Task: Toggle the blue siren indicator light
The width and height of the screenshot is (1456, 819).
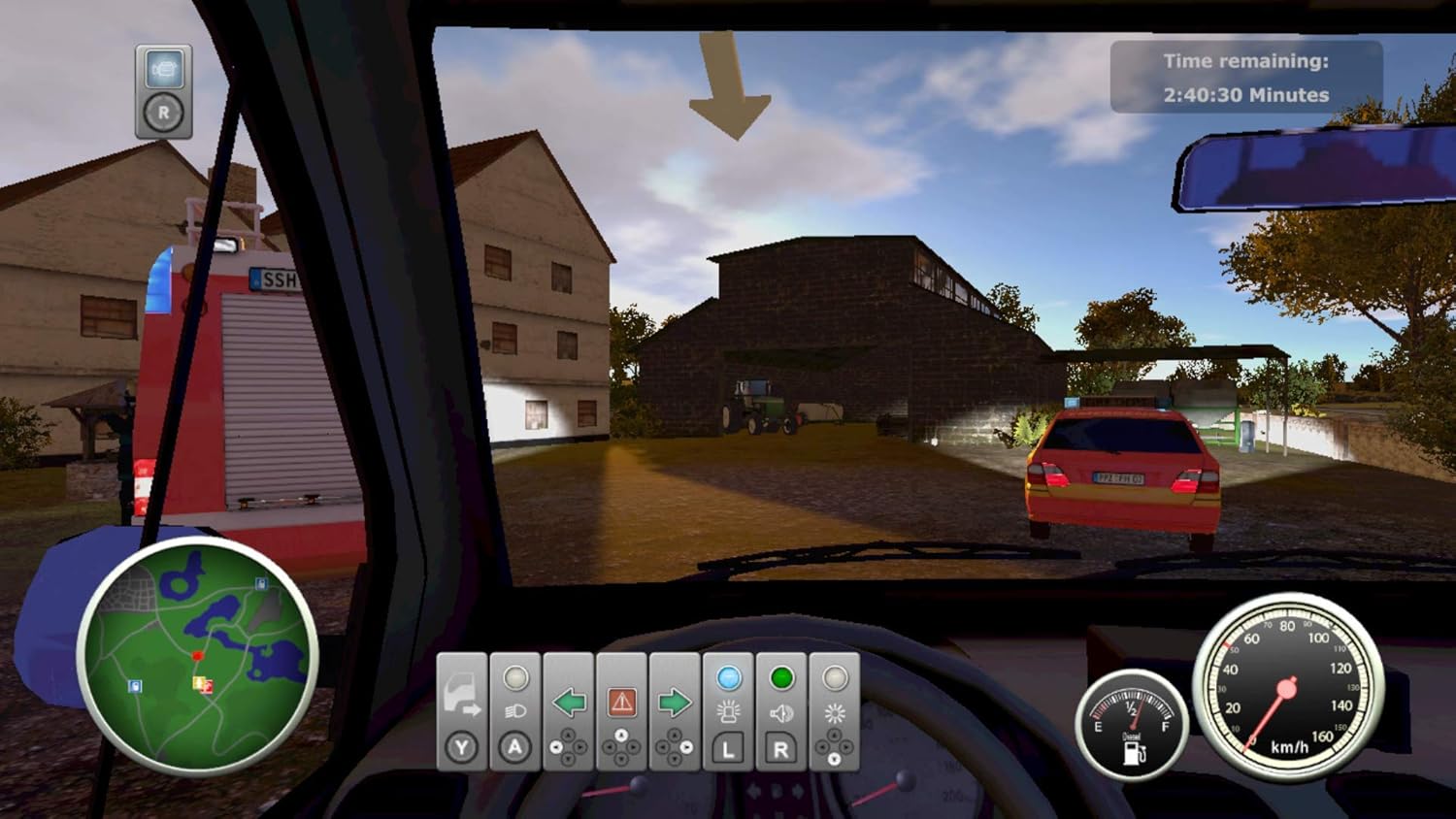Action: point(729,677)
